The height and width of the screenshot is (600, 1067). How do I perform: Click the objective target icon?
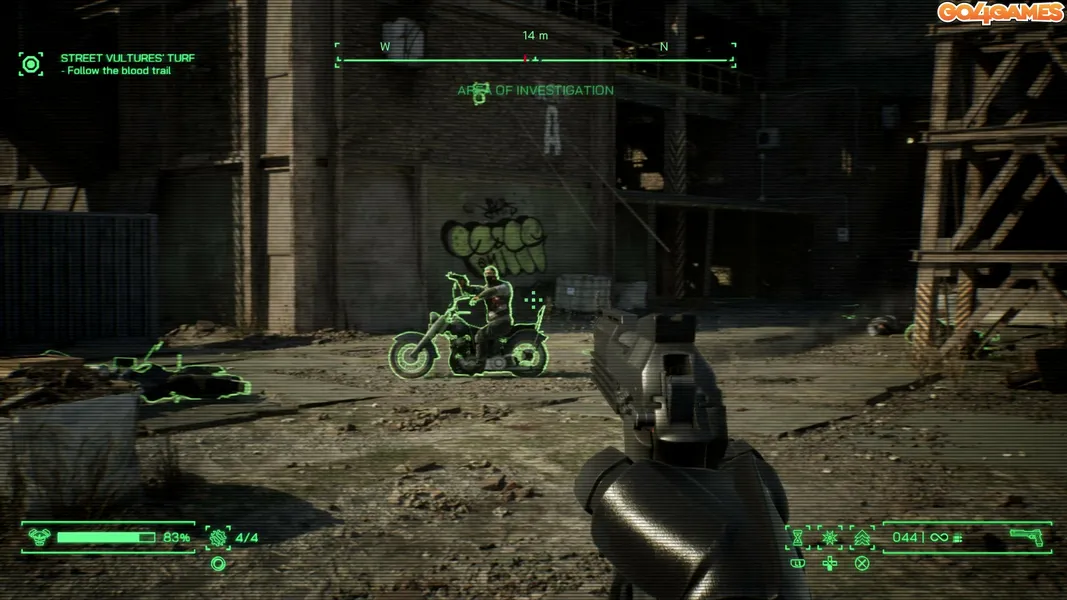31,65
